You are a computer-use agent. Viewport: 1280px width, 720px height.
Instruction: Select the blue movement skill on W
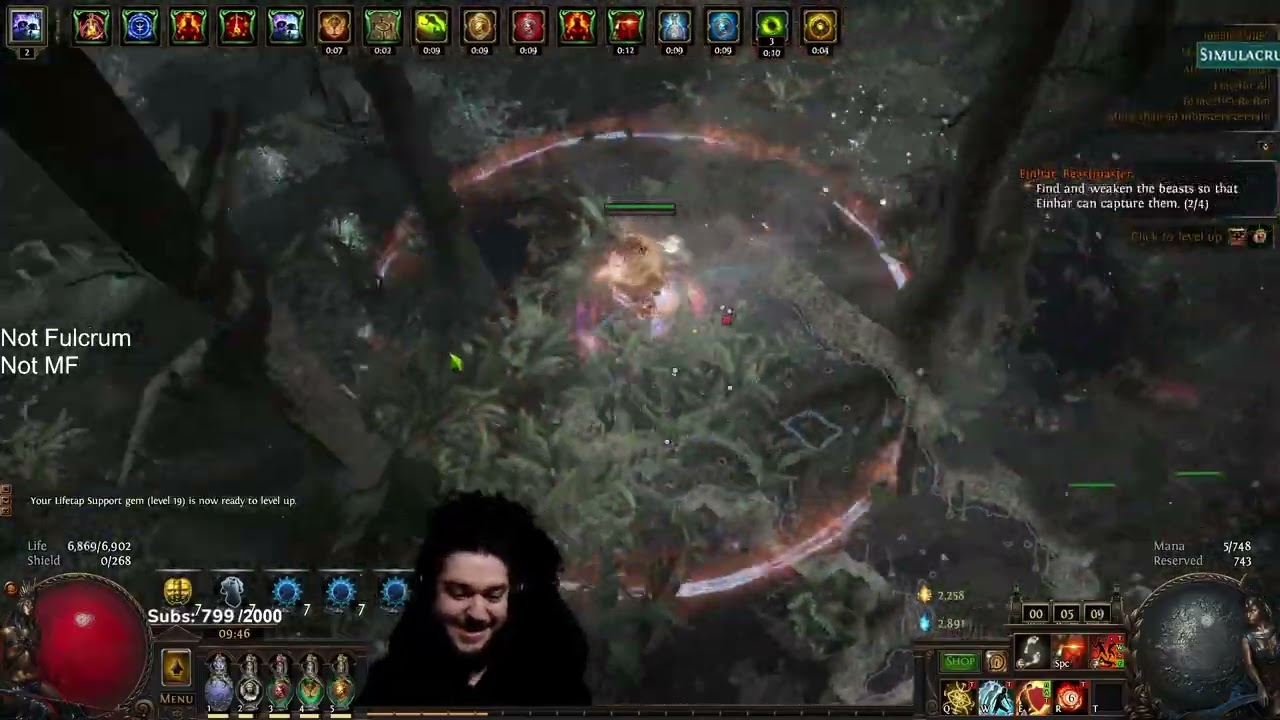(996, 698)
